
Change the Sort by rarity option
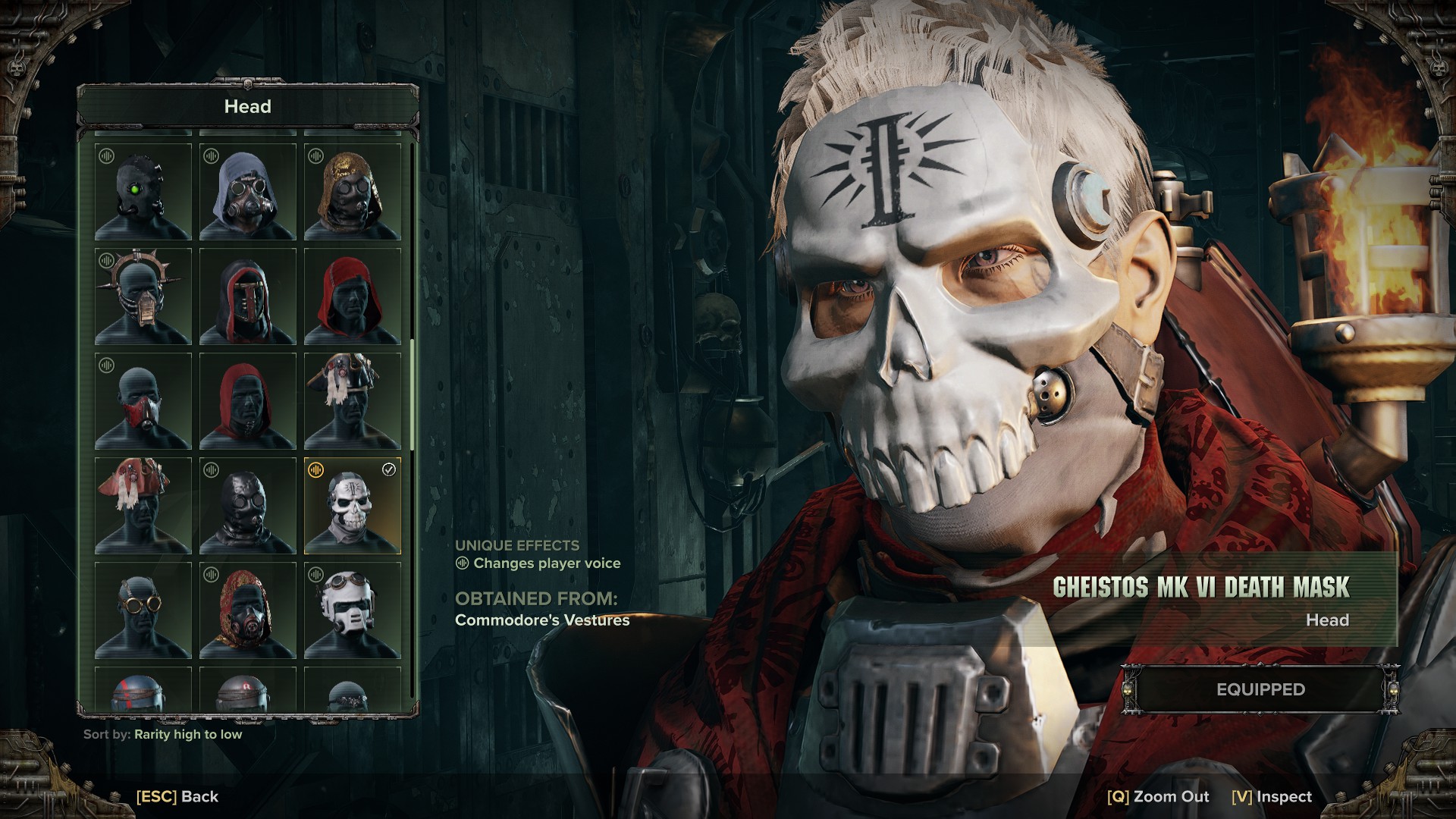[188, 734]
